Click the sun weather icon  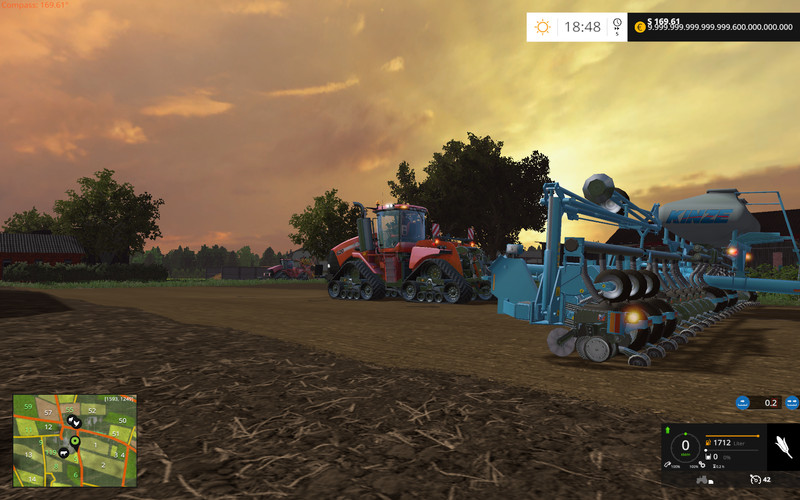pos(543,27)
